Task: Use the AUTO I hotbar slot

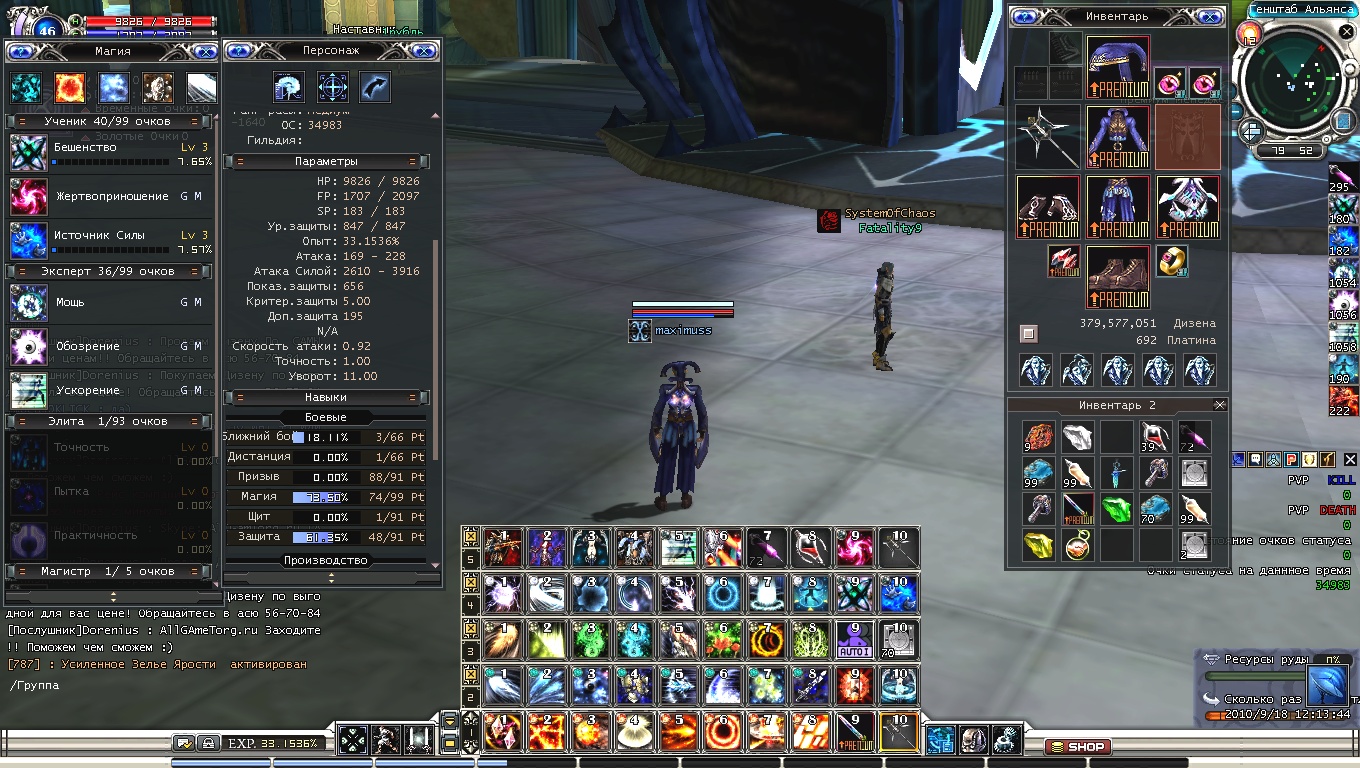Action: tap(855, 639)
